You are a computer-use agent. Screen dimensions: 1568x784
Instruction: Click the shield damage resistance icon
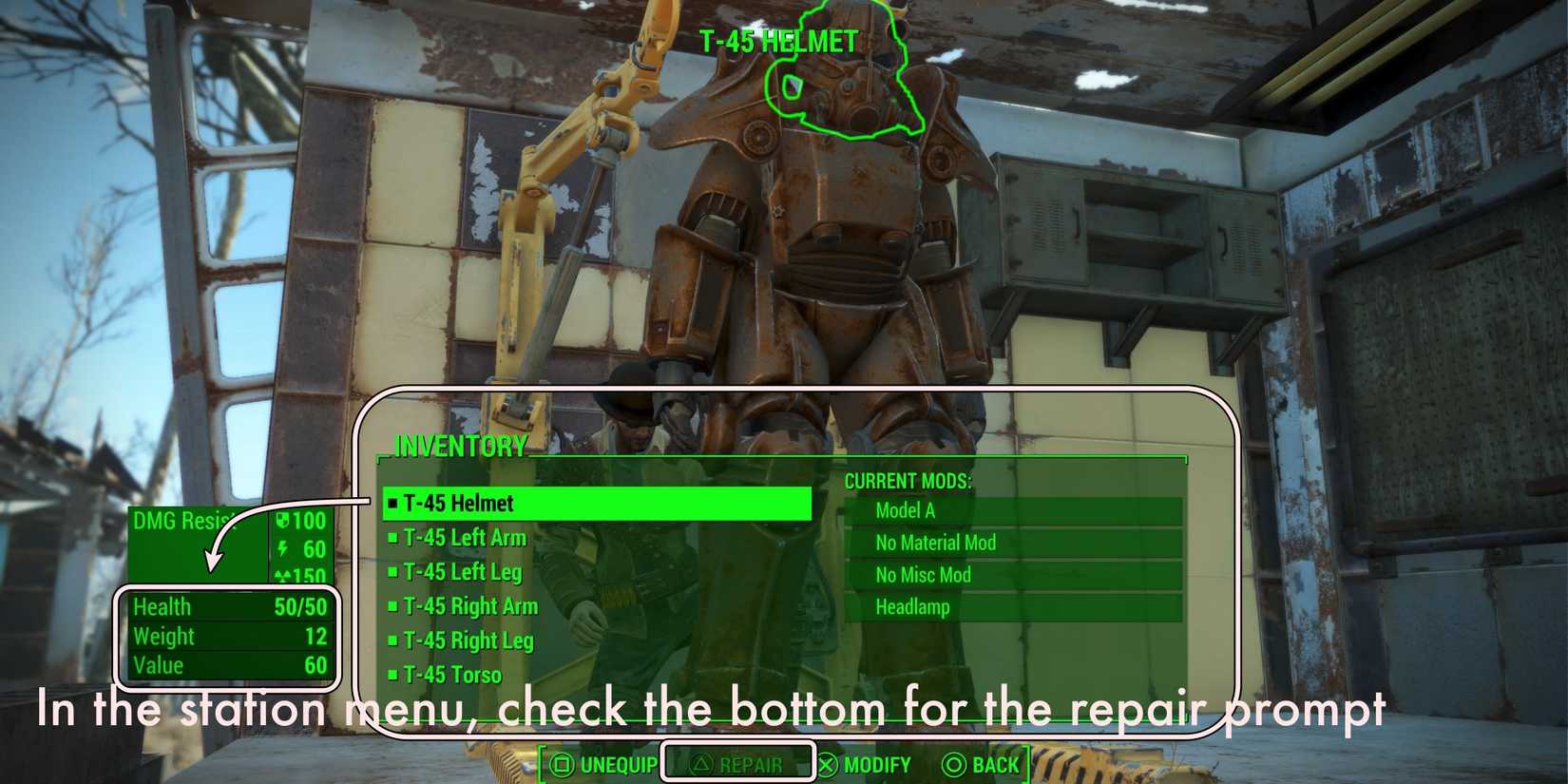pyautogui.click(x=282, y=521)
